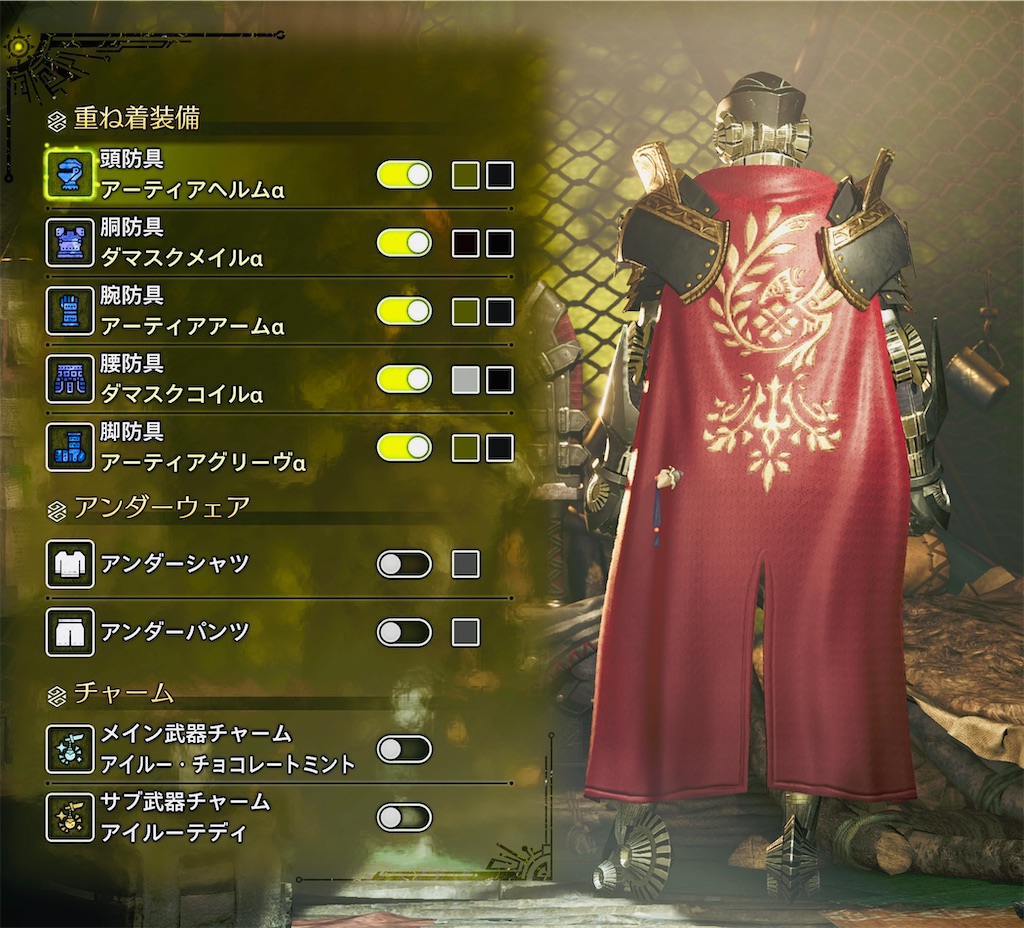The image size is (1024, 928).
Task: Enable the アンダーシャツ undershirt toggle
Action: [x=404, y=564]
